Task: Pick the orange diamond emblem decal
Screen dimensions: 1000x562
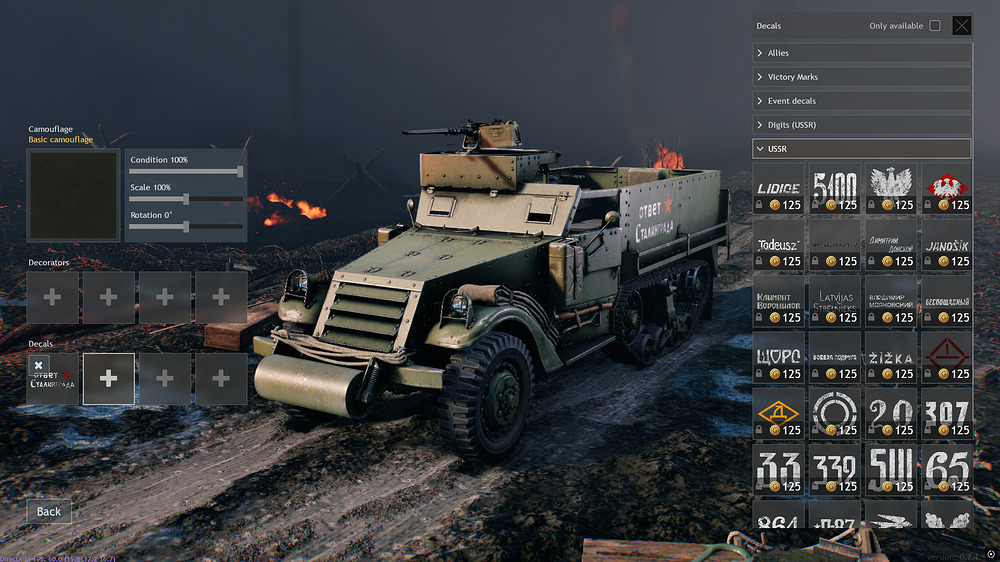Action: coord(778,413)
